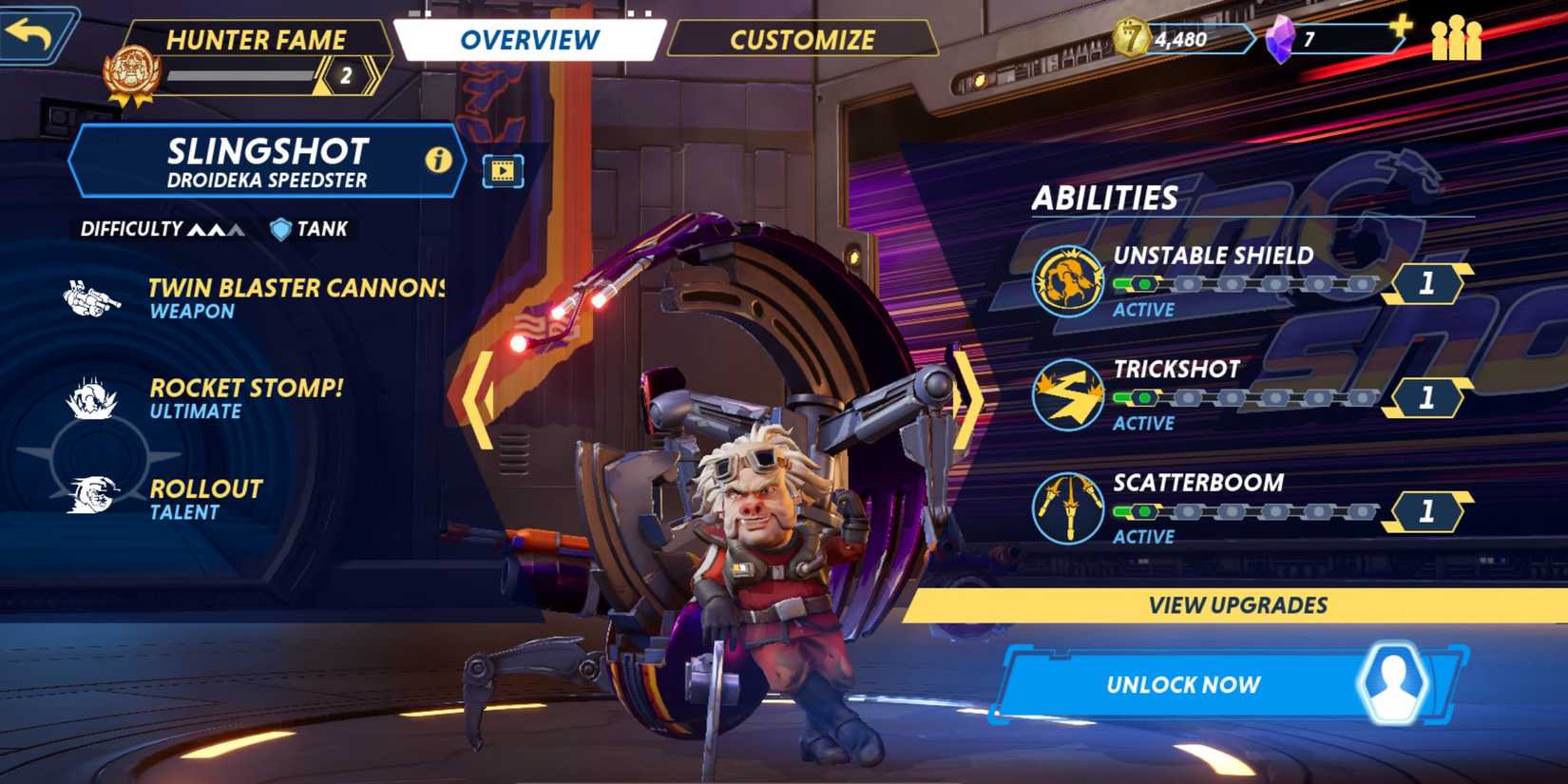Select the Unstable Shield ability icon
This screenshot has width=1568, height=784.
click(x=1068, y=280)
